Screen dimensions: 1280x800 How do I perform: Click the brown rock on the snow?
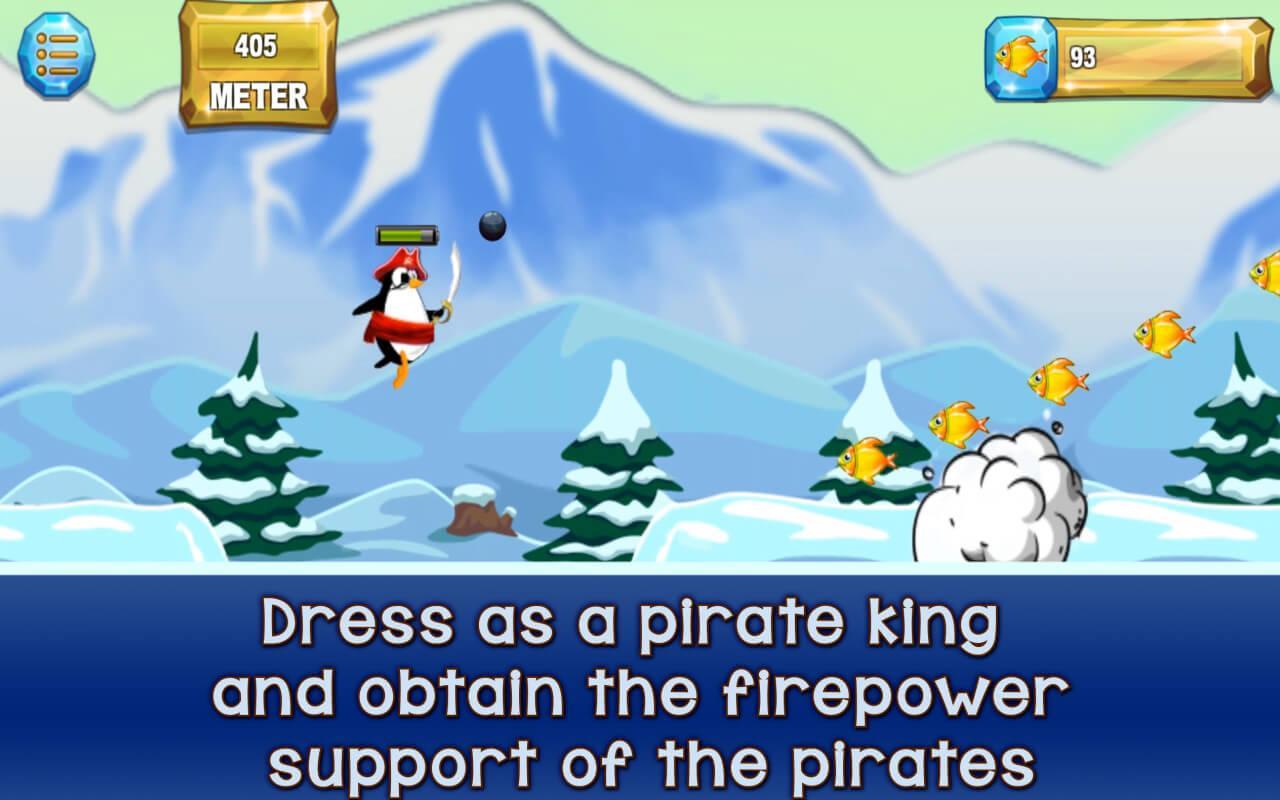475,510
